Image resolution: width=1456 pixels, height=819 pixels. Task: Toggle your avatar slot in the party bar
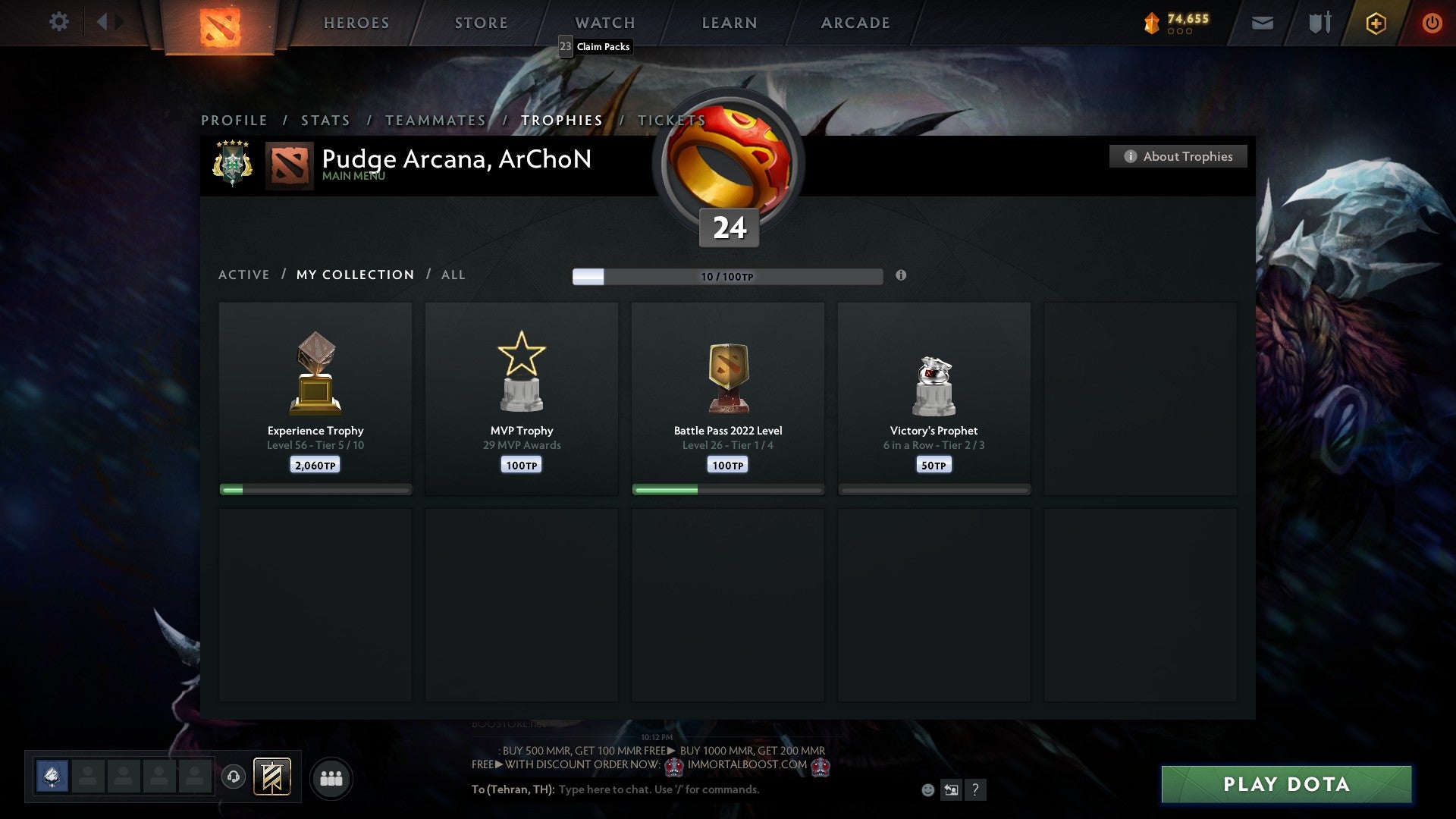50,777
